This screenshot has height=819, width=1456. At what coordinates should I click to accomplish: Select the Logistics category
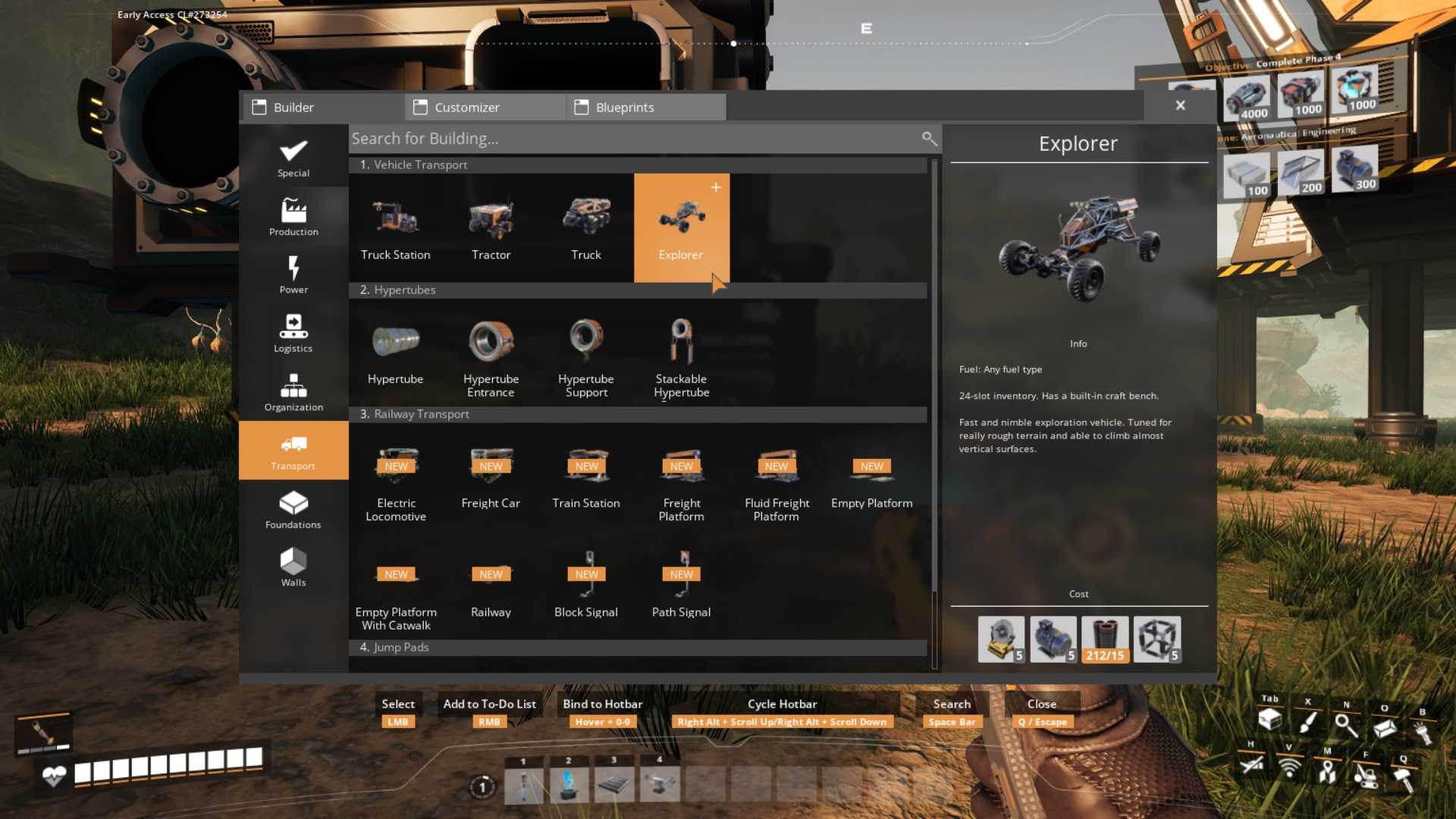(293, 334)
